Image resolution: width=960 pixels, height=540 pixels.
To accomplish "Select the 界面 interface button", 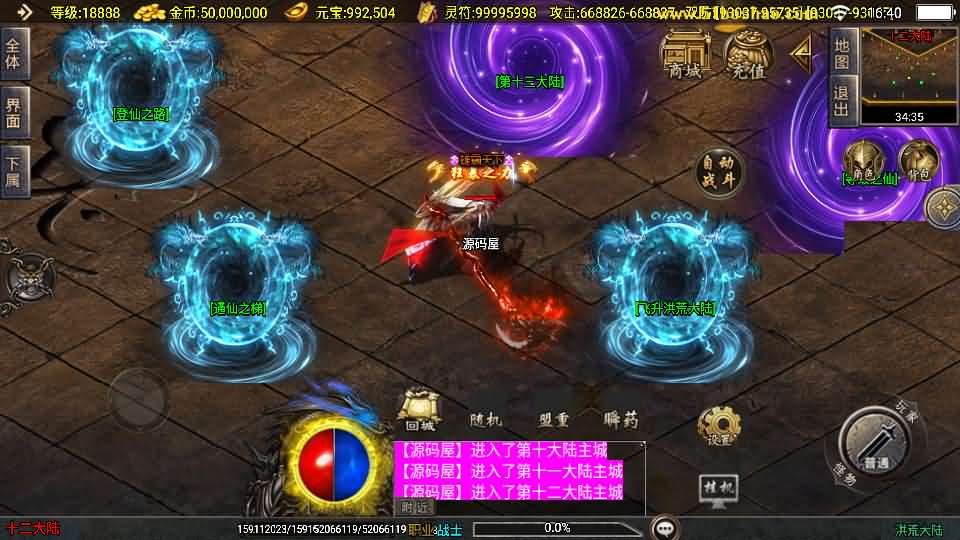I will (x=14, y=111).
